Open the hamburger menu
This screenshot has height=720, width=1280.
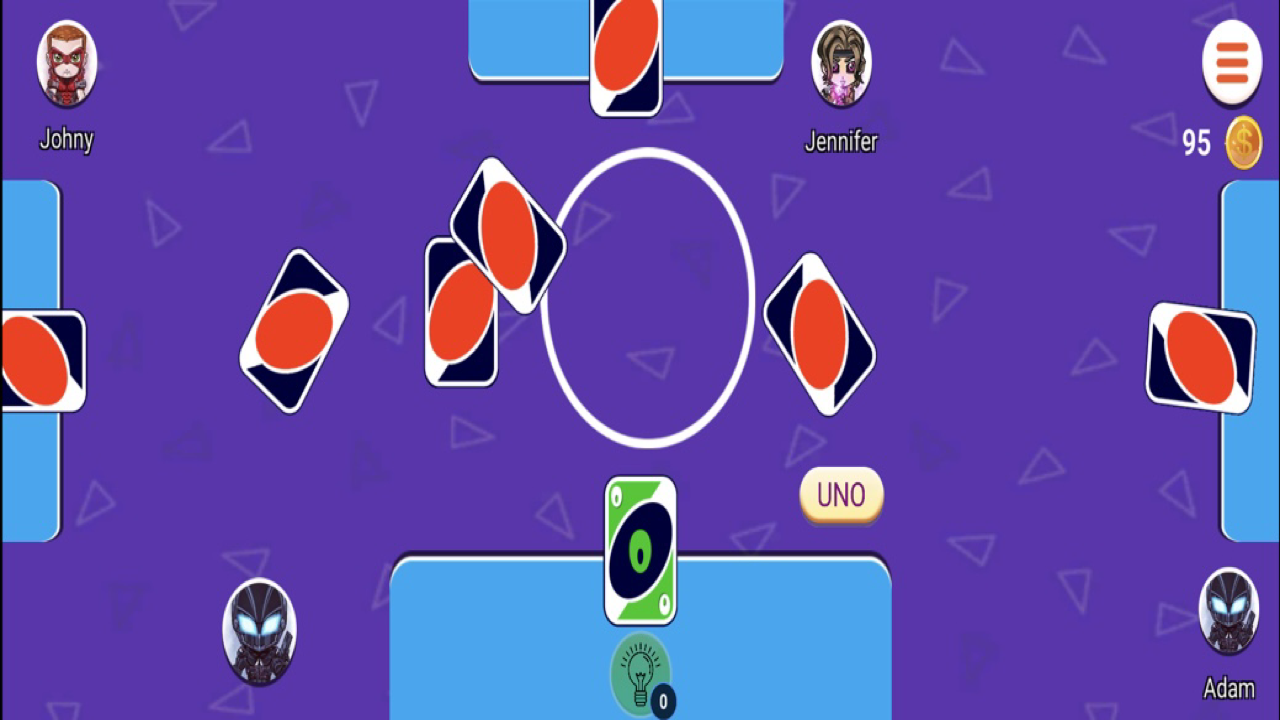[x=1232, y=62]
